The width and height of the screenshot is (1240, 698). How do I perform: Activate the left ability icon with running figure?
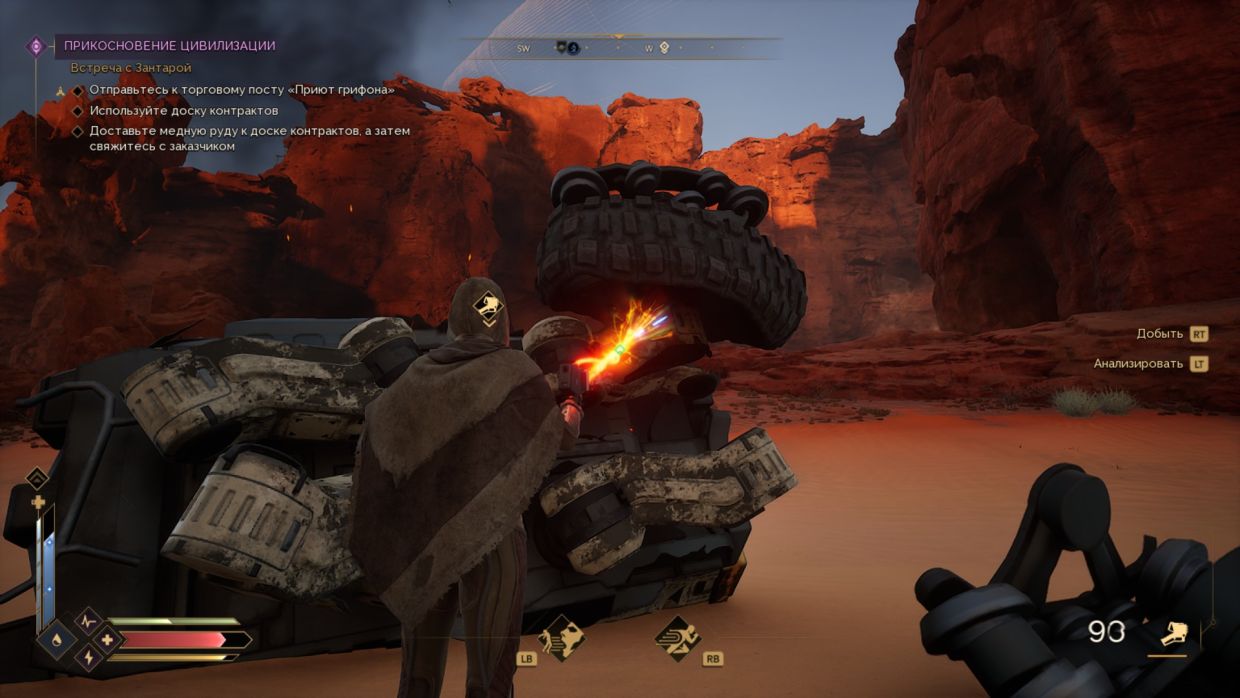pos(561,638)
